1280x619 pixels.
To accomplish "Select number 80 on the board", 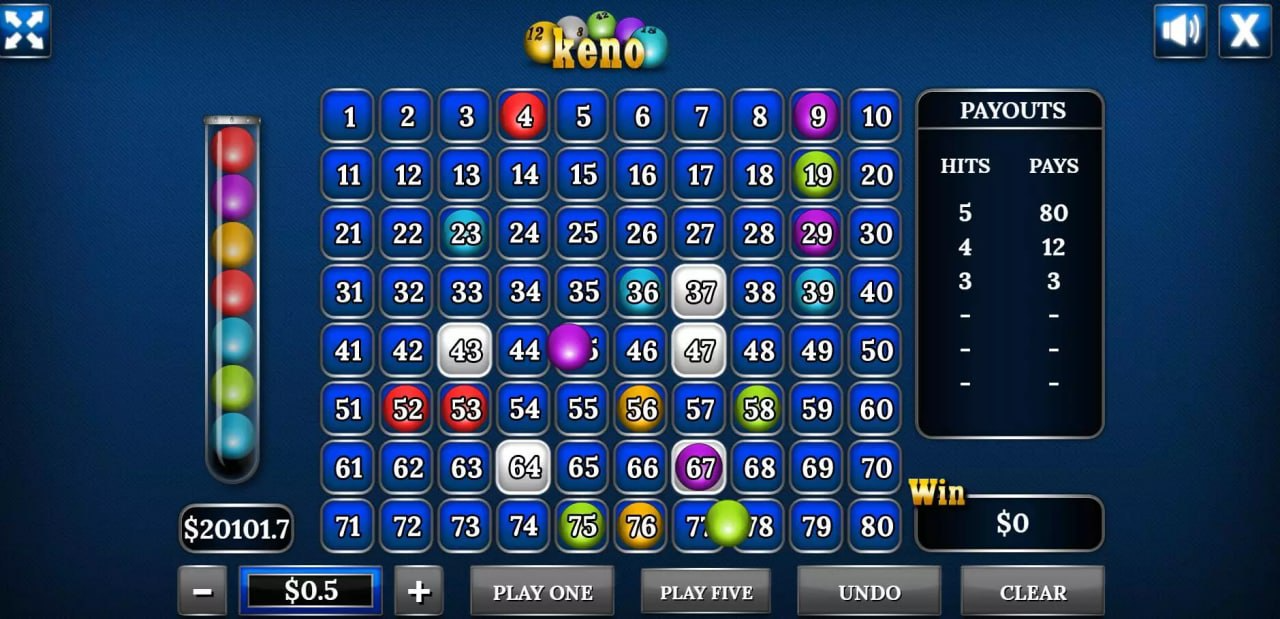I will (876, 526).
